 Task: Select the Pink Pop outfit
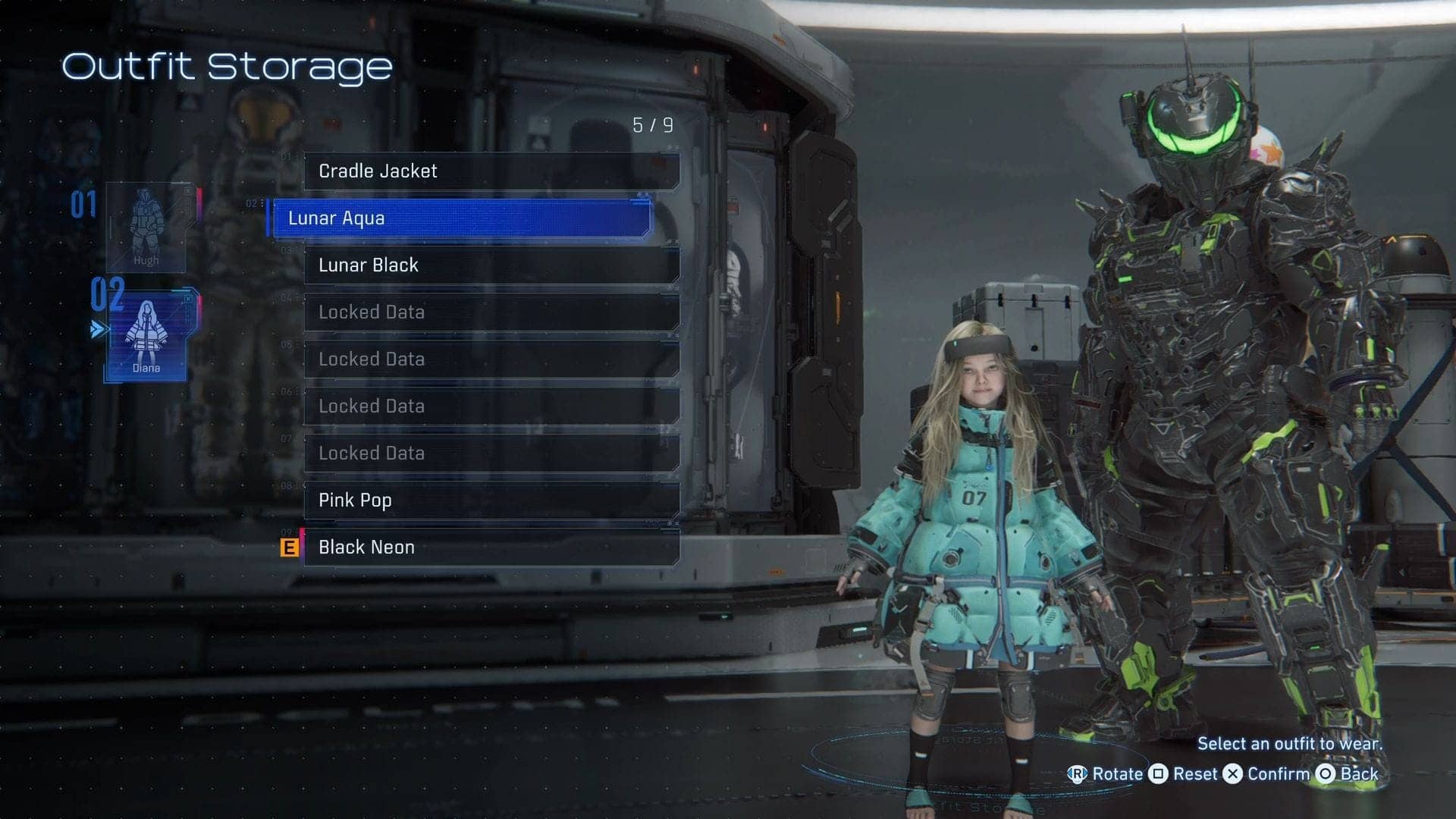491,500
